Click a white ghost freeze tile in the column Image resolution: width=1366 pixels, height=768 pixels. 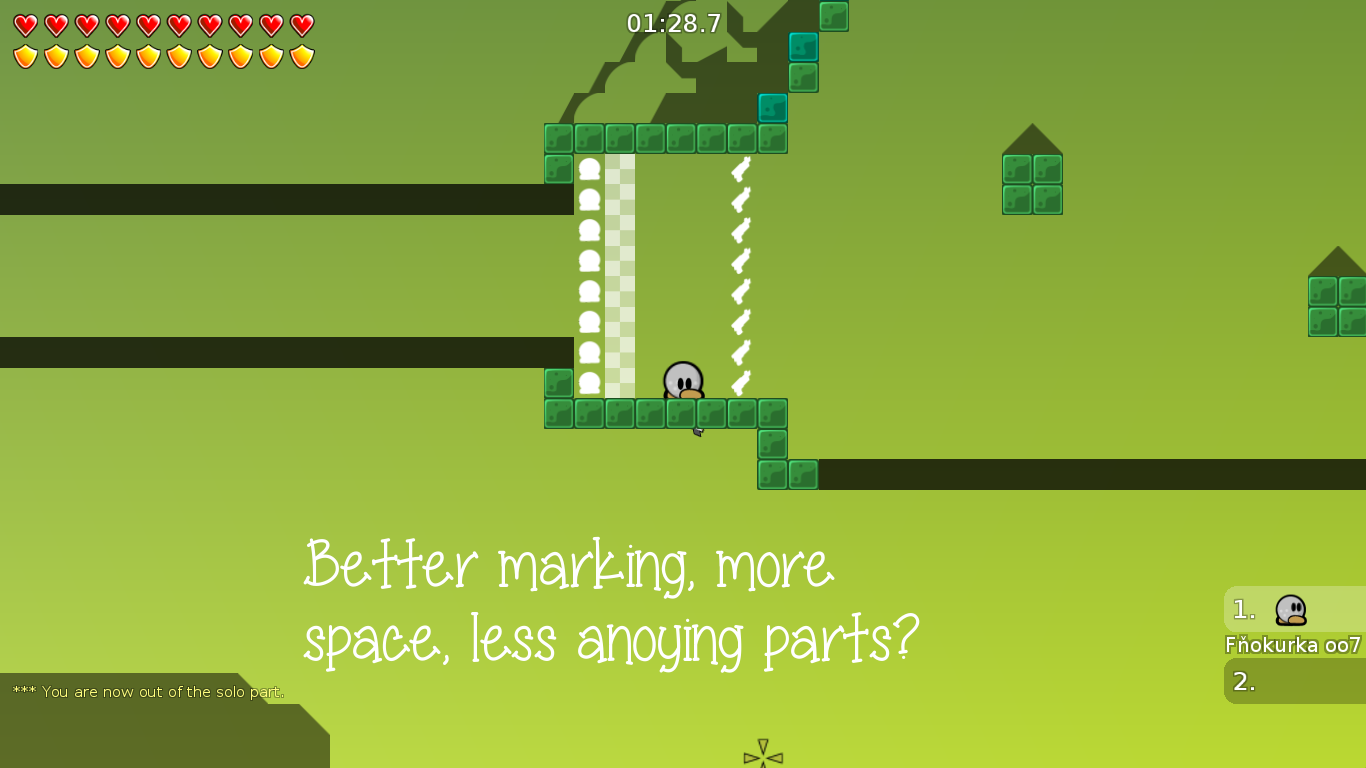click(590, 260)
